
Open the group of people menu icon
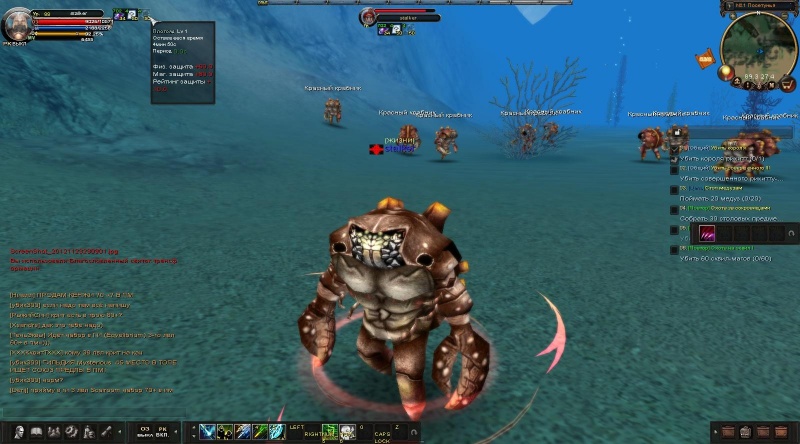(x=53, y=432)
